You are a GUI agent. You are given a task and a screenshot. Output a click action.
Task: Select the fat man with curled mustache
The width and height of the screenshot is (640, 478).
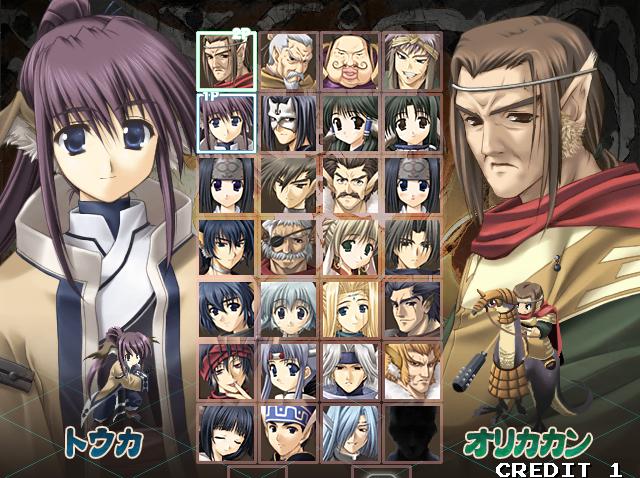(x=351, y=60)
